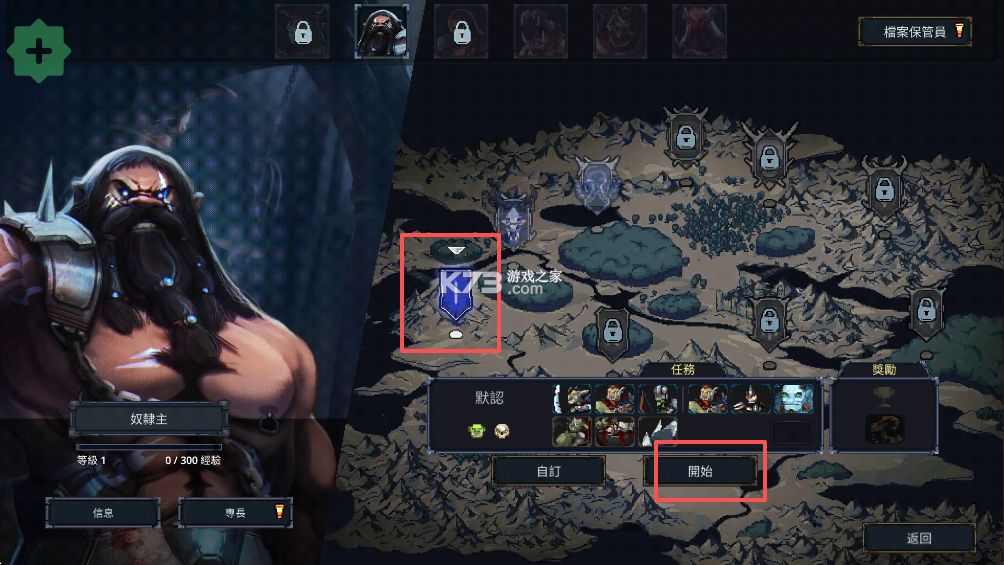1004x565 pixels.
Task: Open the 自訂 customize option
Action: (548, 471)
